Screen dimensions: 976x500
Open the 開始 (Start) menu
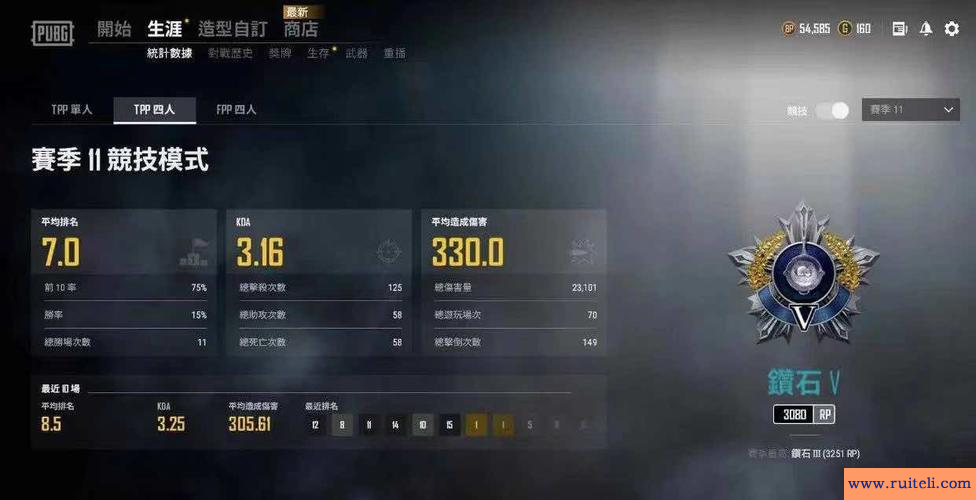pos(114,29)
